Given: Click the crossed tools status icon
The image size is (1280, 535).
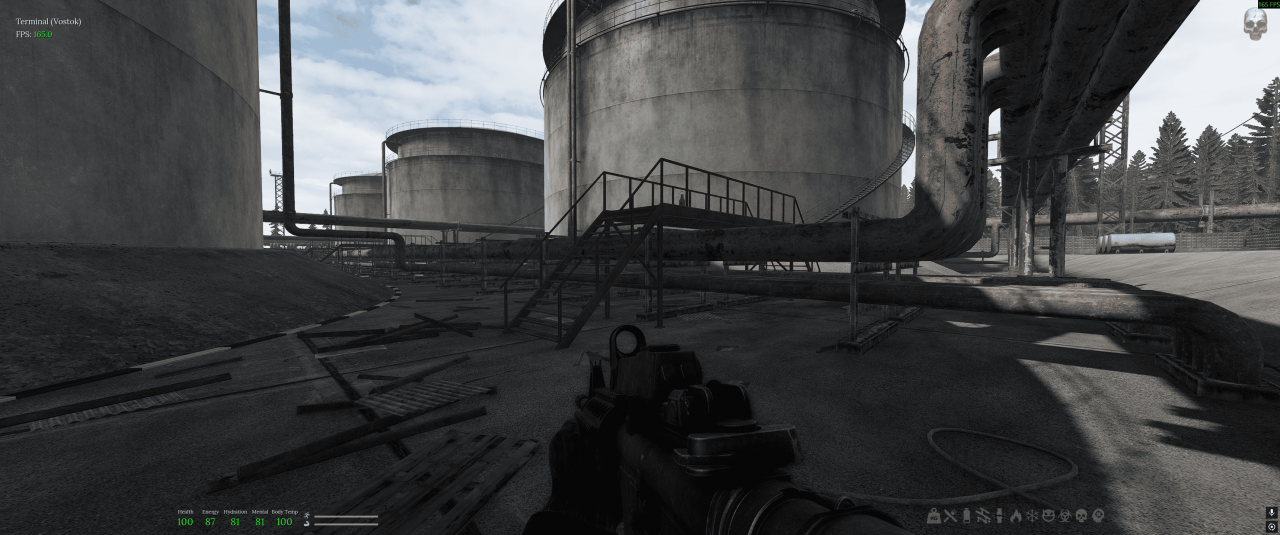Looking at the screenshot, I should click(951, 516).
